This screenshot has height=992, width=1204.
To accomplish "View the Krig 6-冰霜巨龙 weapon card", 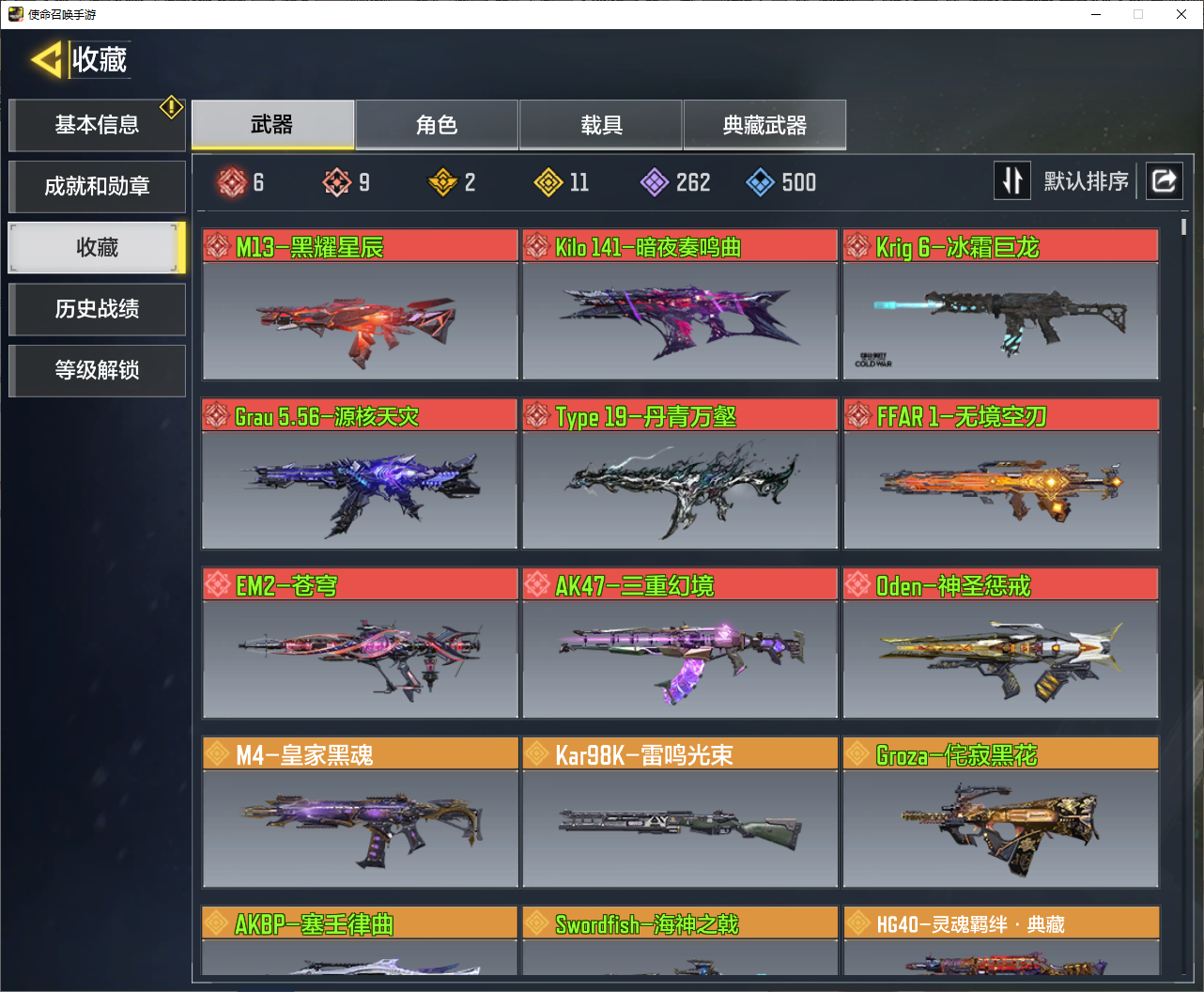I will 1000,305.
